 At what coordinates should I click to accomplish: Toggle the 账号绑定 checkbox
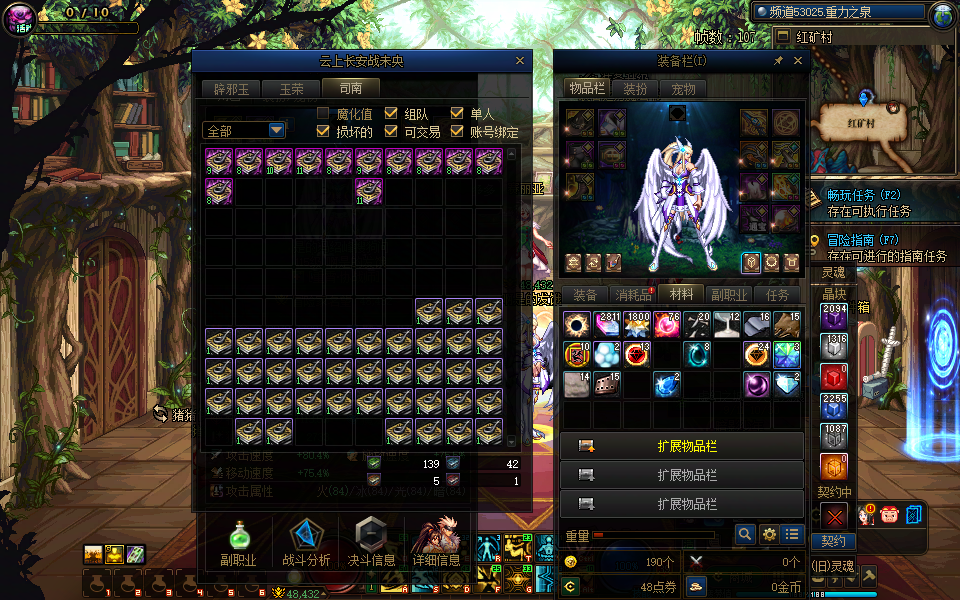tap(458, 131)
